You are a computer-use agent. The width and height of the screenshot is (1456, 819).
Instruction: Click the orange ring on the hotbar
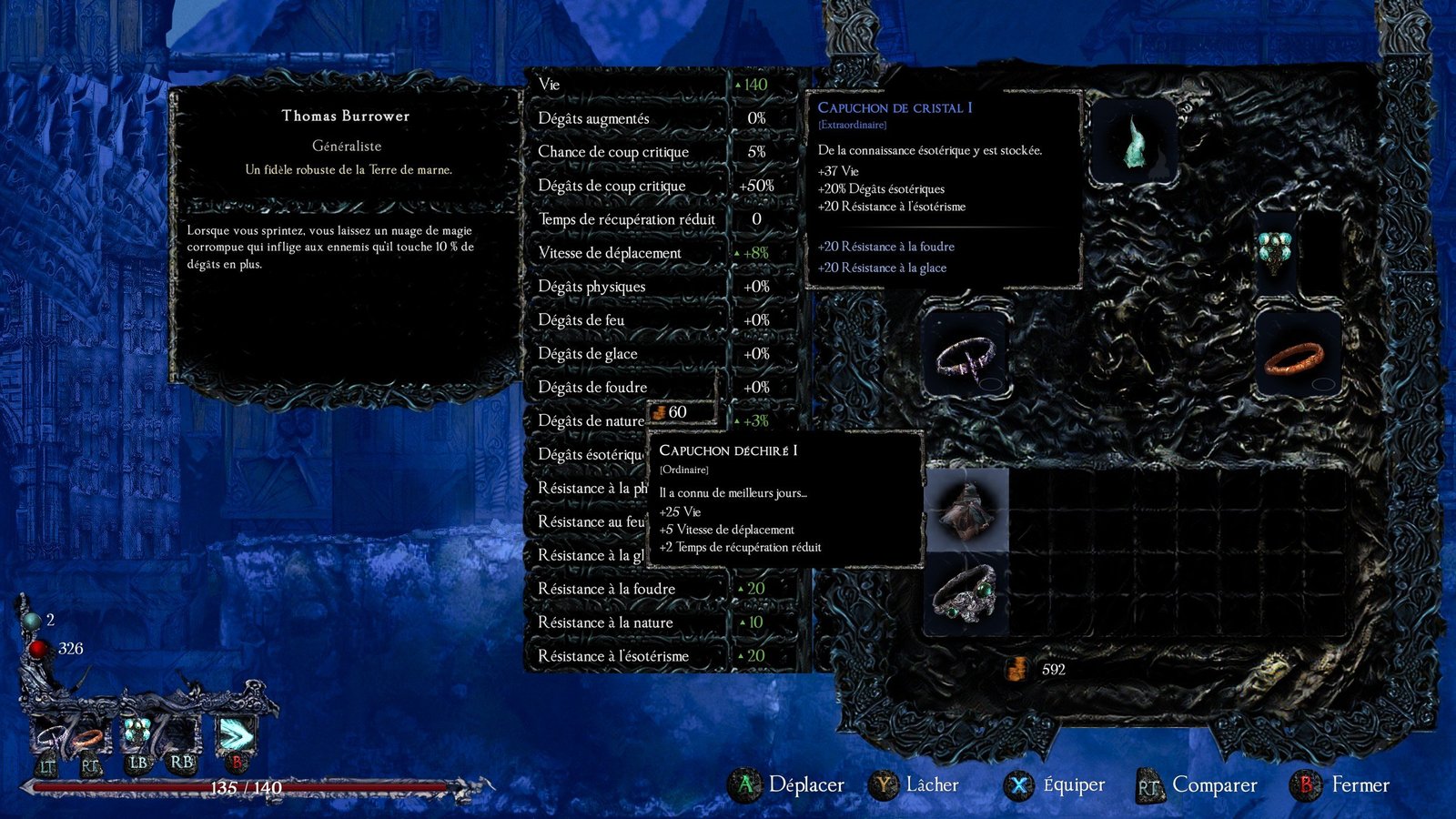point(88,737)
